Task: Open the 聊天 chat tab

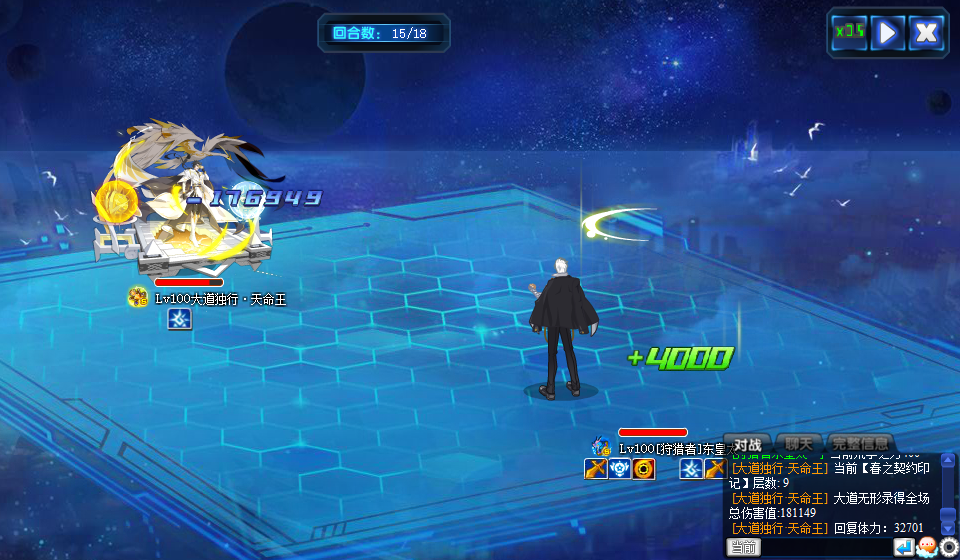Action: [x=798, y=444]
